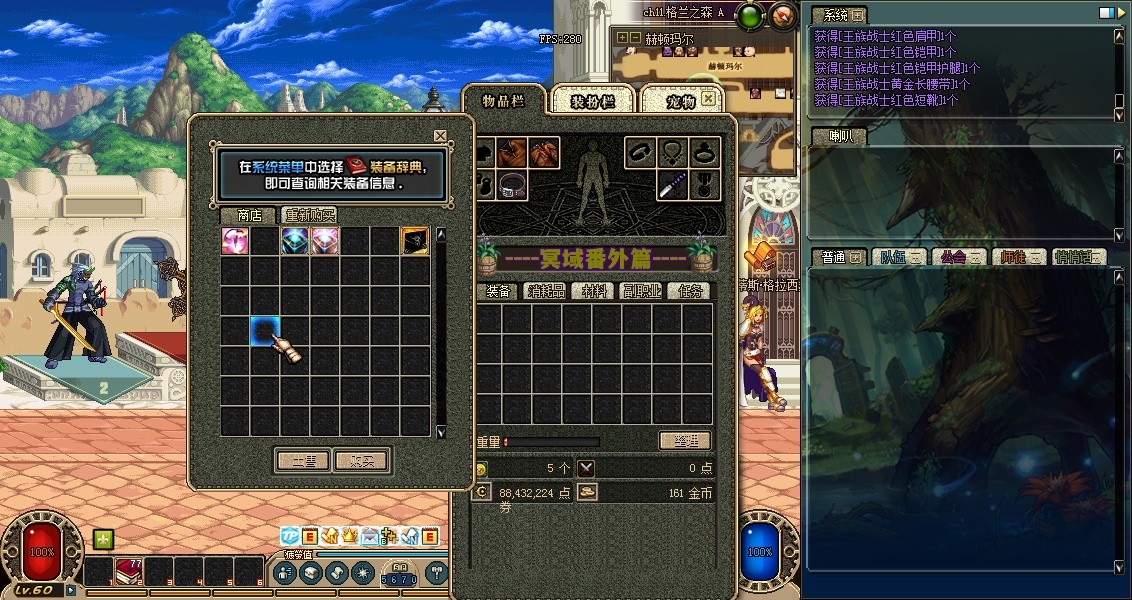Select the equipped belt slot
The width and height of the screenshot is (1132, 600).
514,184
